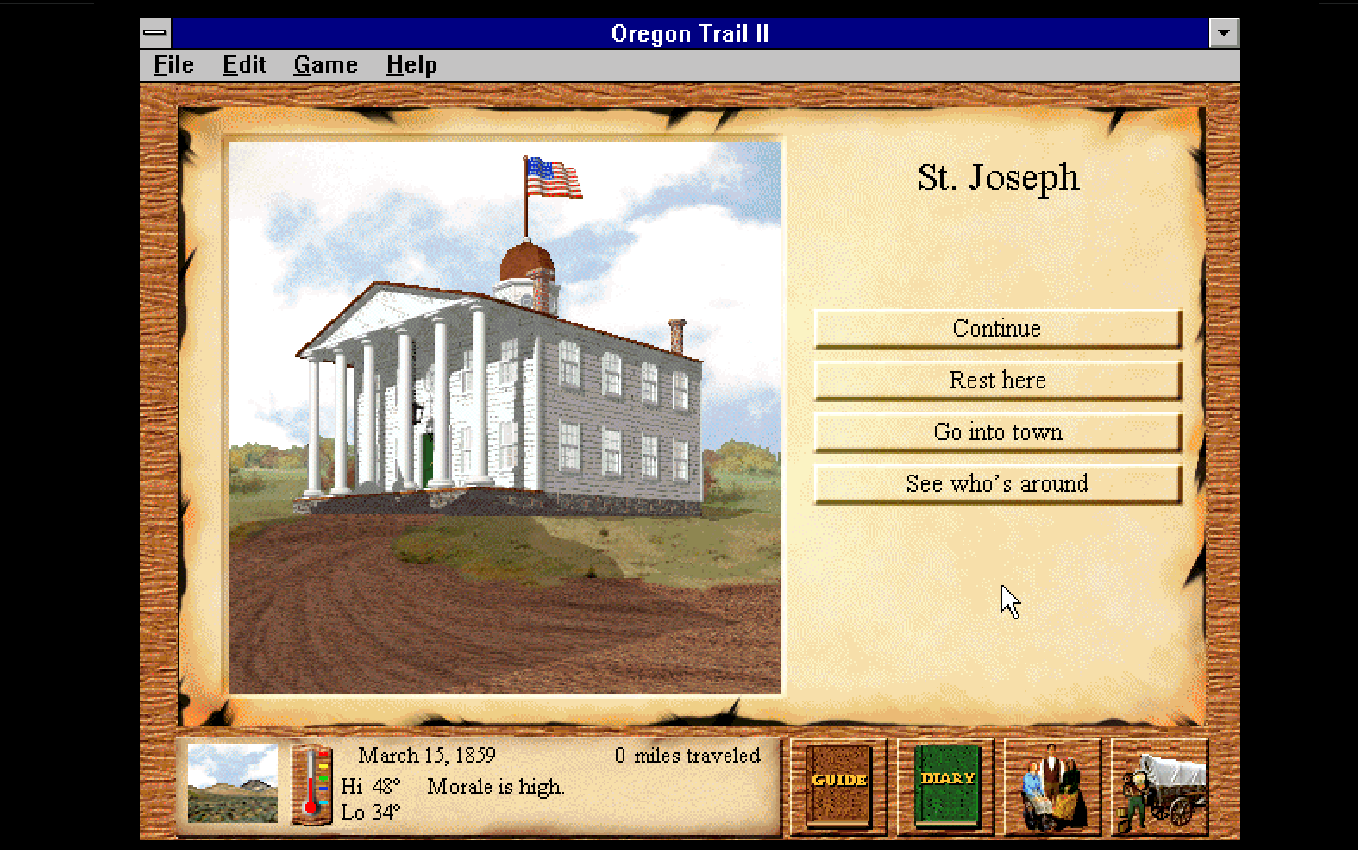Check the wagon supplies
The width and height of the screenshot is (1358, 850).
1159,786
